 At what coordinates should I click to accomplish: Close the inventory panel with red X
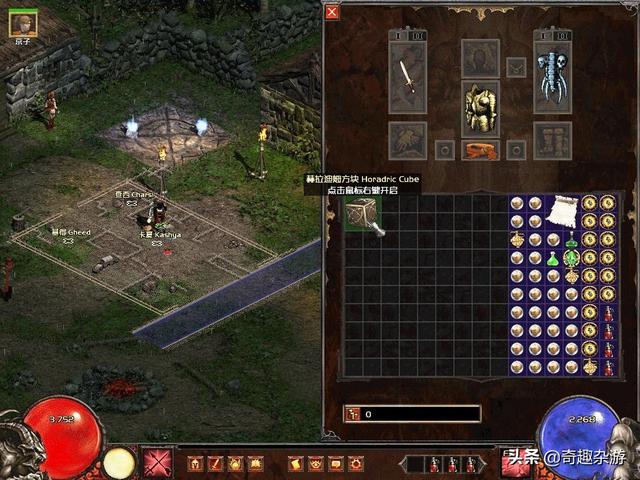(332, 12)
